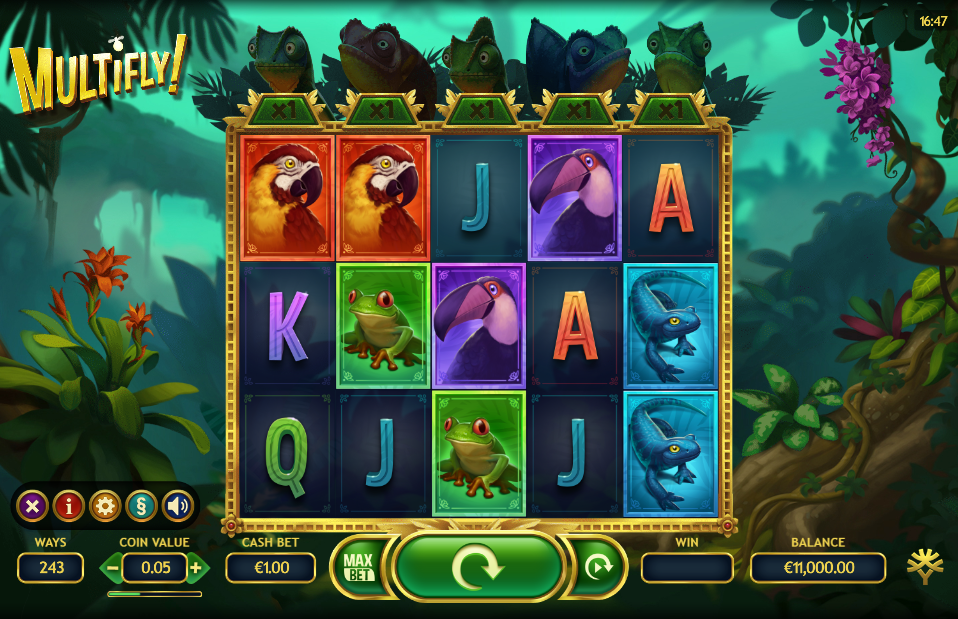
Task: Open the gear settings icon
Action: point(105,506)
